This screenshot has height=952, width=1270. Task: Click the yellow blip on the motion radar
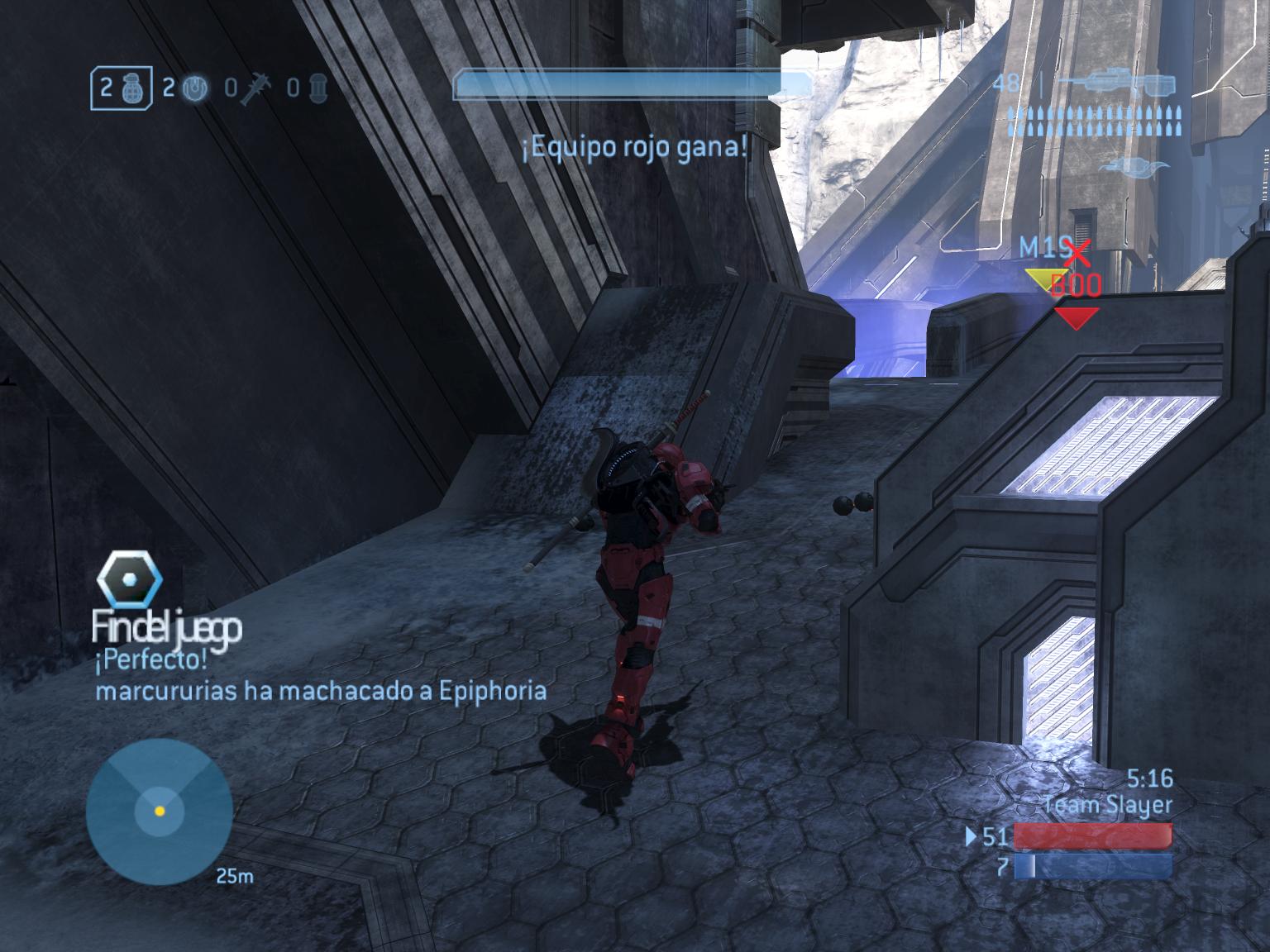[x=159, y=812]
